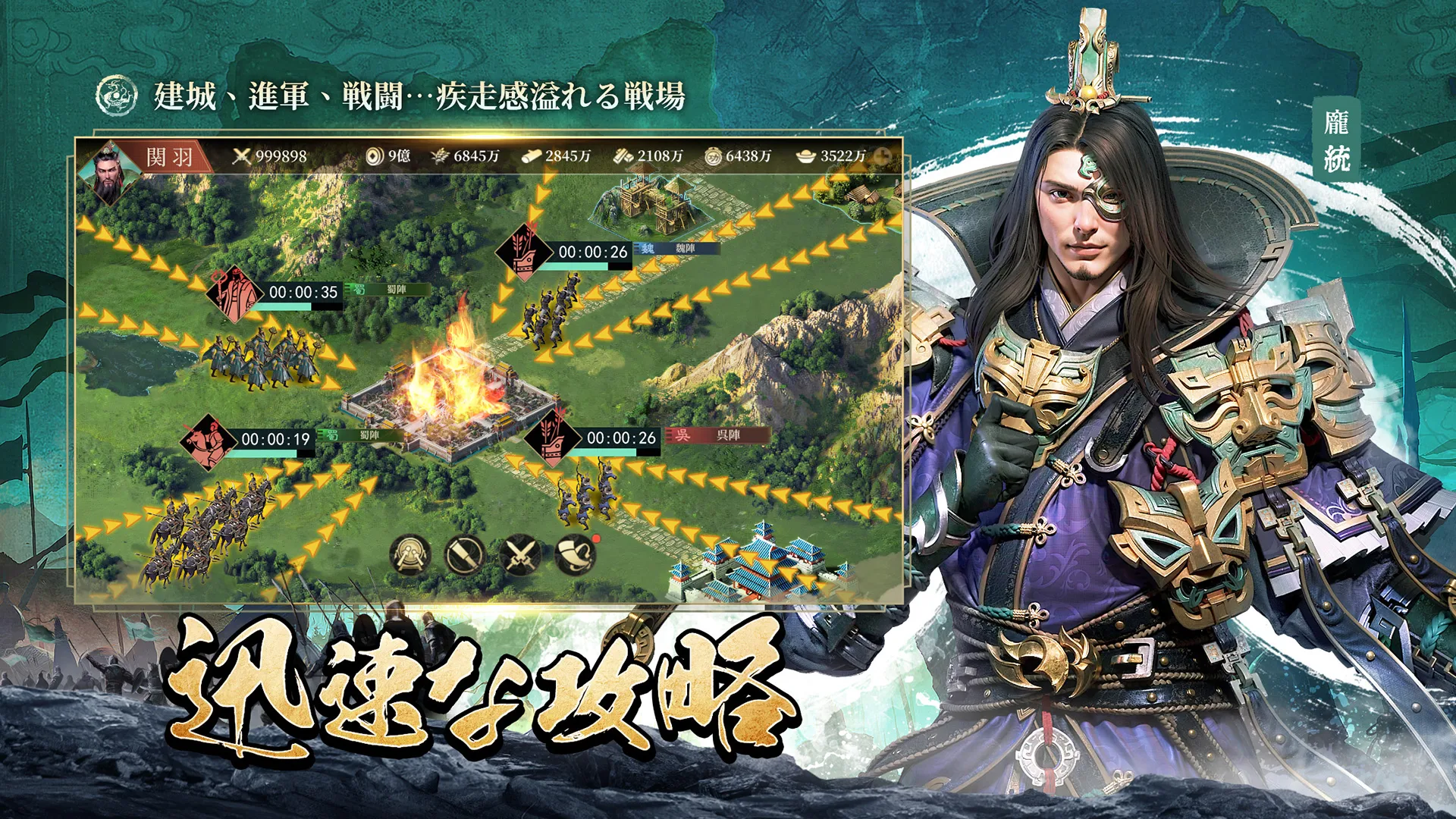Open Guan Yu's portrait avatar

[111, 173]
